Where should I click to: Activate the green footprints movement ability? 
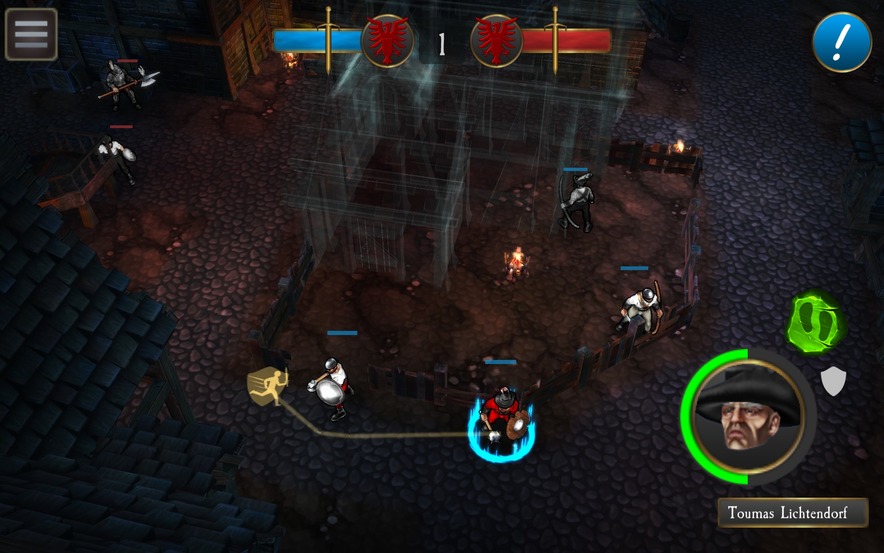(x=814, y=323)
